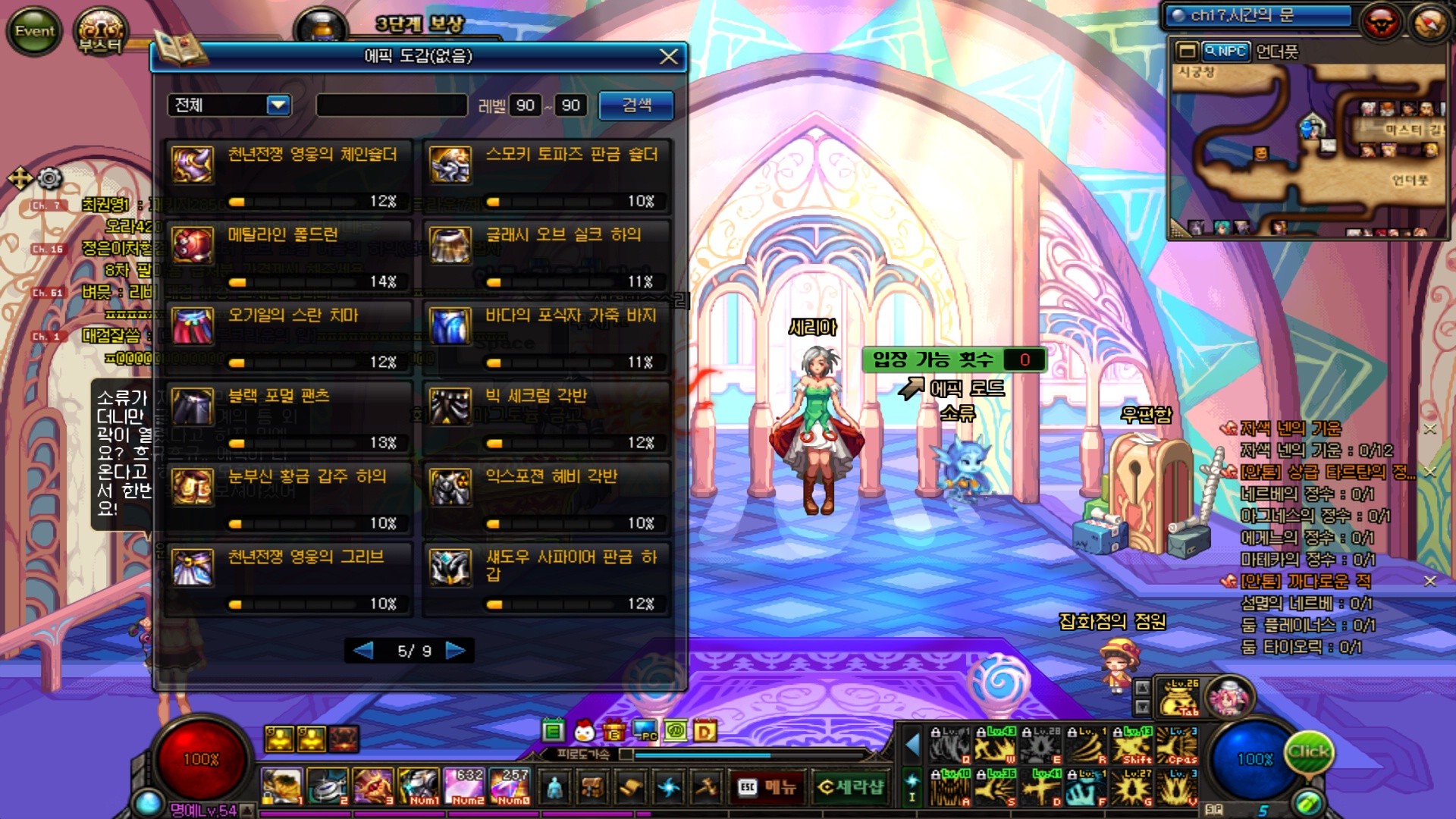This screenshot has width=1456, height=819.
Task: Go to the previous codex page
Action: pyautogui.click(x=363, y=651)
